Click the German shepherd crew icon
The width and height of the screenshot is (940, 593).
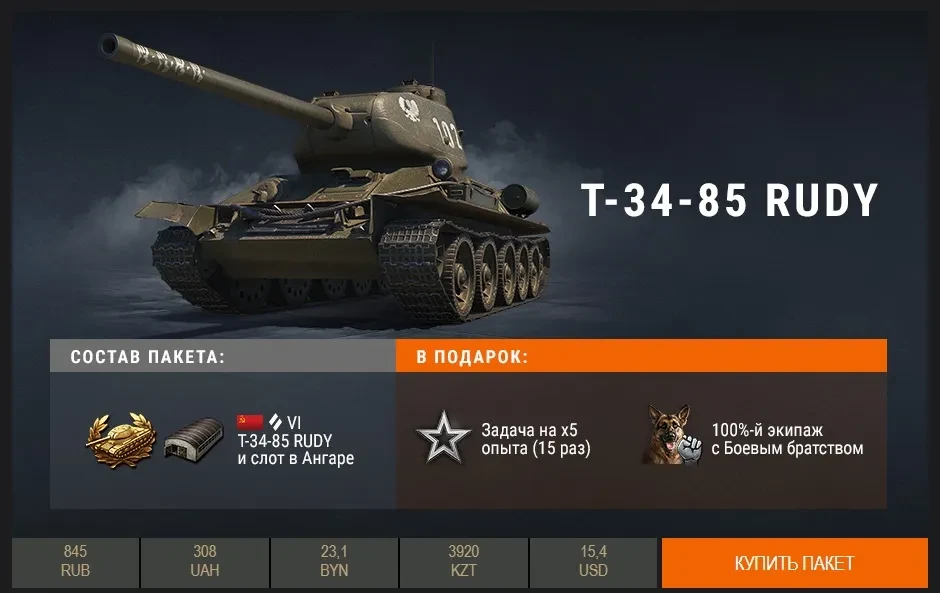(670, 435)
